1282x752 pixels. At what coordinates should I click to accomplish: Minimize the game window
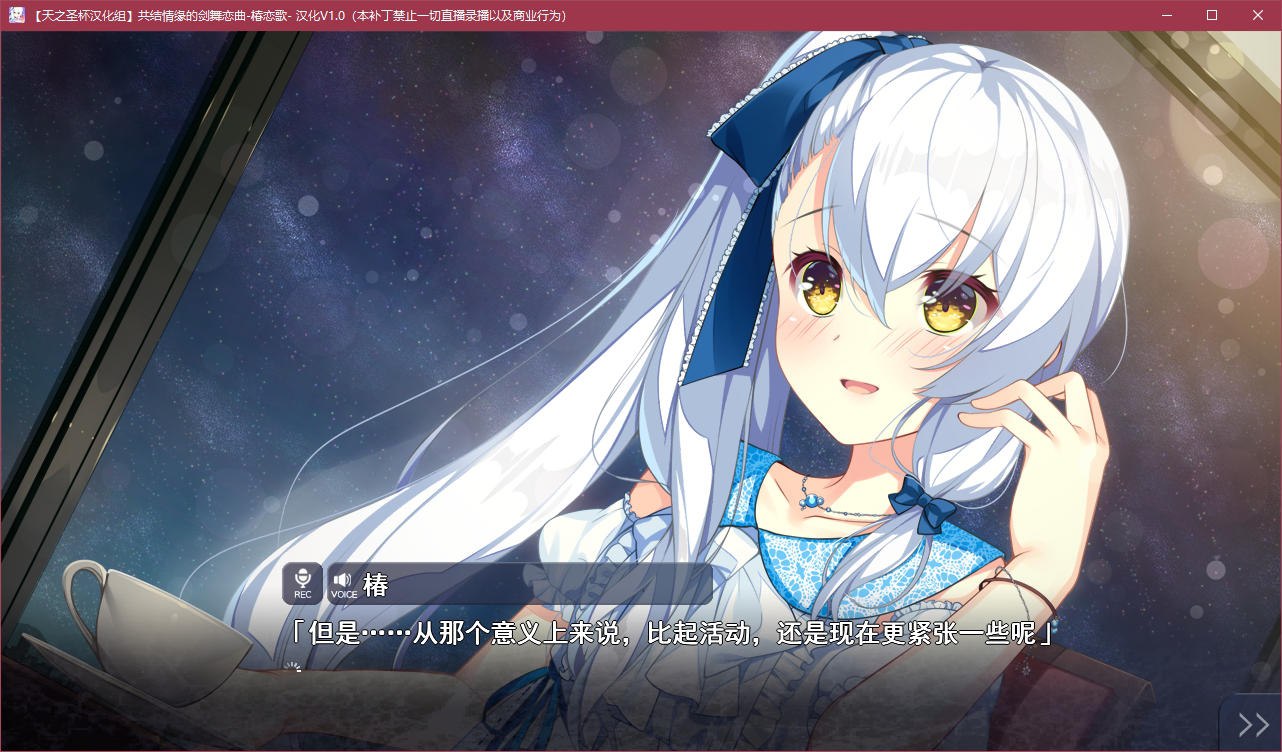point(1166,15)
